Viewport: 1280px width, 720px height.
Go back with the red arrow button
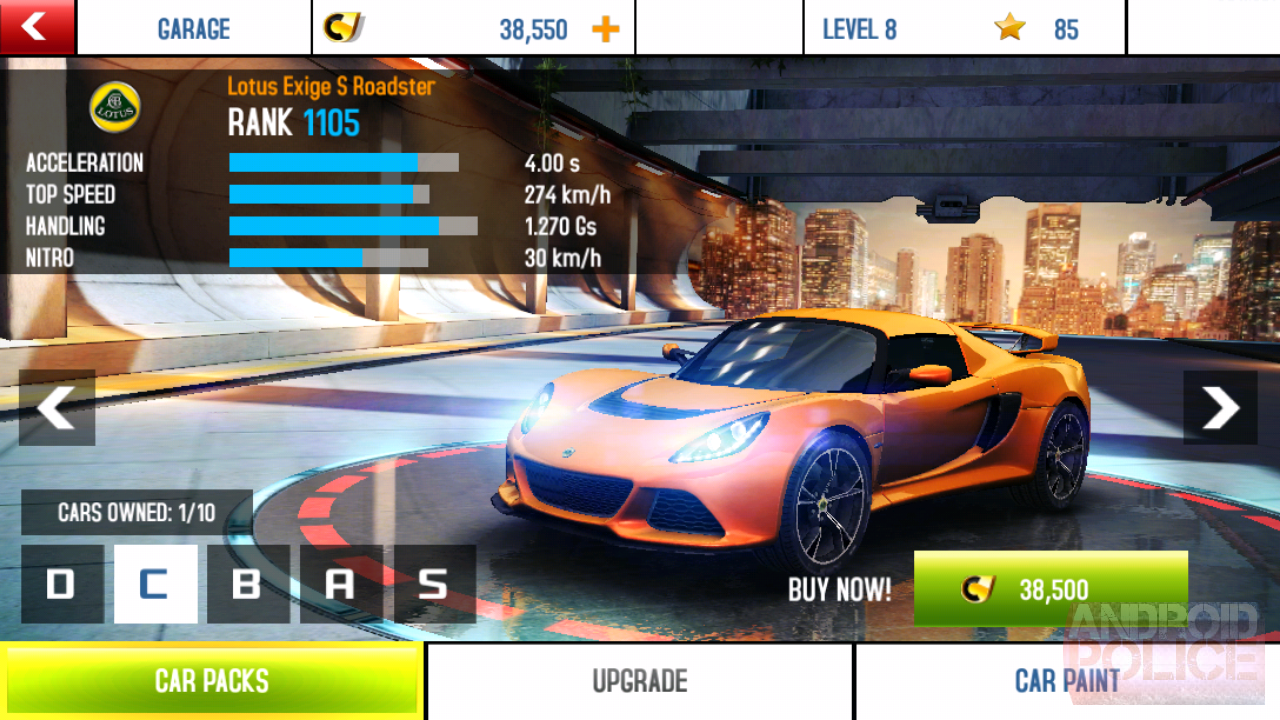click(x=37, y=27)
